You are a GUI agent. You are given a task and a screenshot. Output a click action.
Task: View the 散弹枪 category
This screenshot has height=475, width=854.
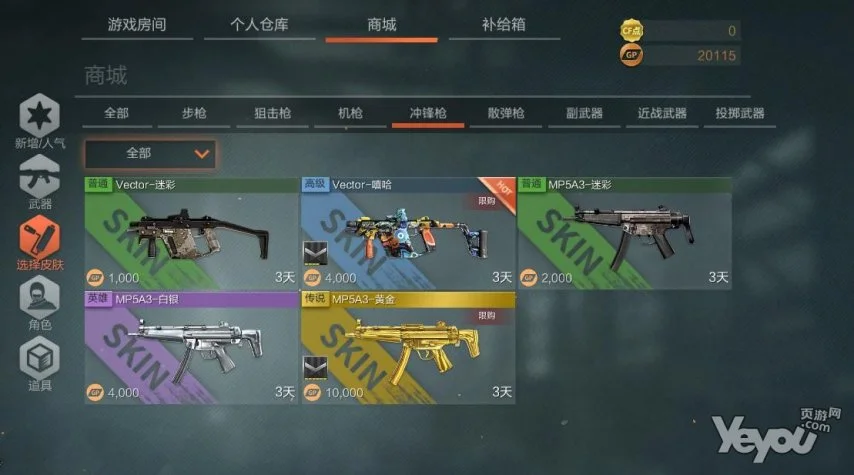pos(505,114)
